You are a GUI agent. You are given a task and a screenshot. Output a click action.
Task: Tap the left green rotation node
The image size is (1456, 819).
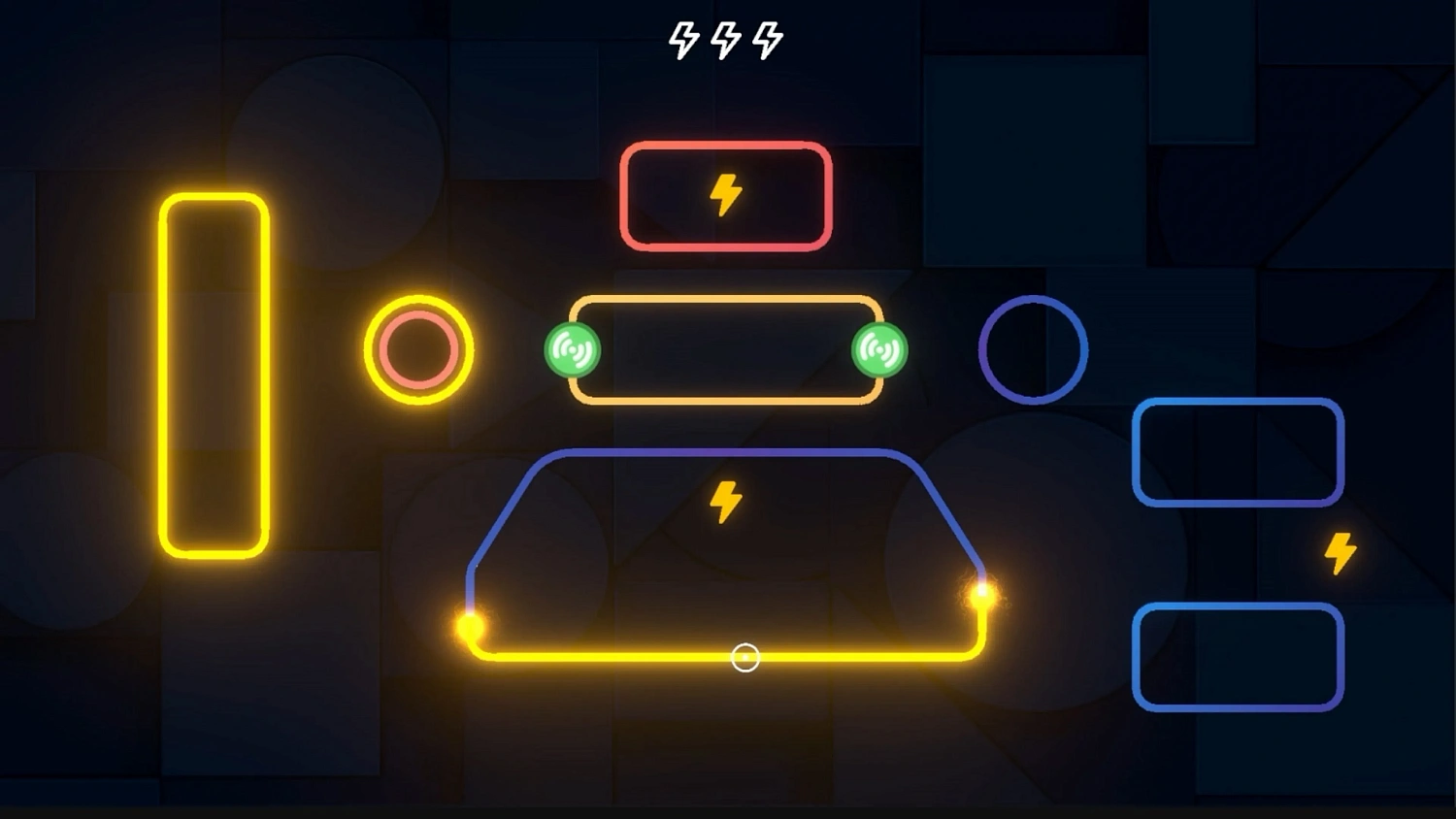[572, 348]
